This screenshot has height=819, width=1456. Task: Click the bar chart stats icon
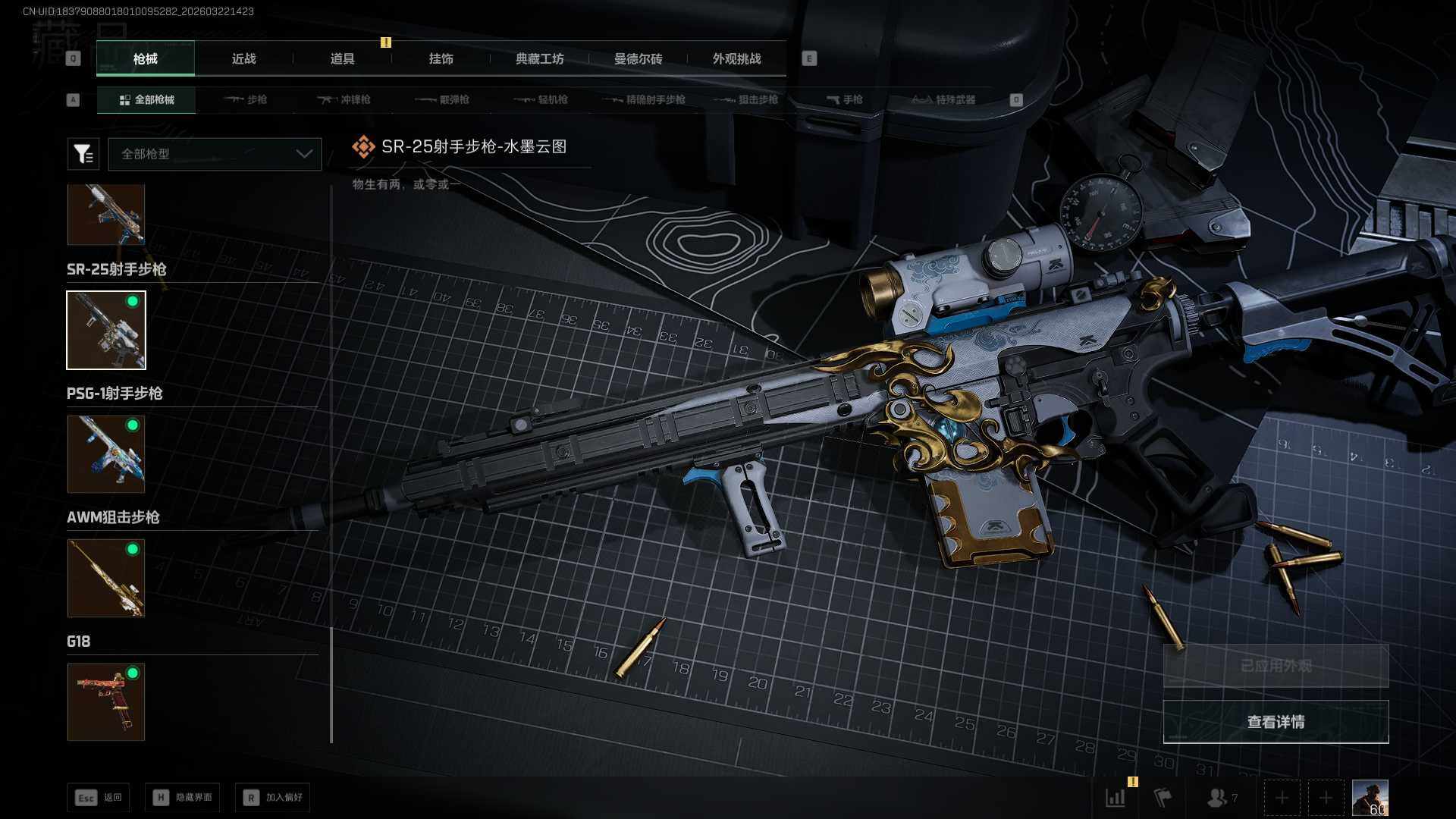pyautogui.click(x=1116, y=798)
